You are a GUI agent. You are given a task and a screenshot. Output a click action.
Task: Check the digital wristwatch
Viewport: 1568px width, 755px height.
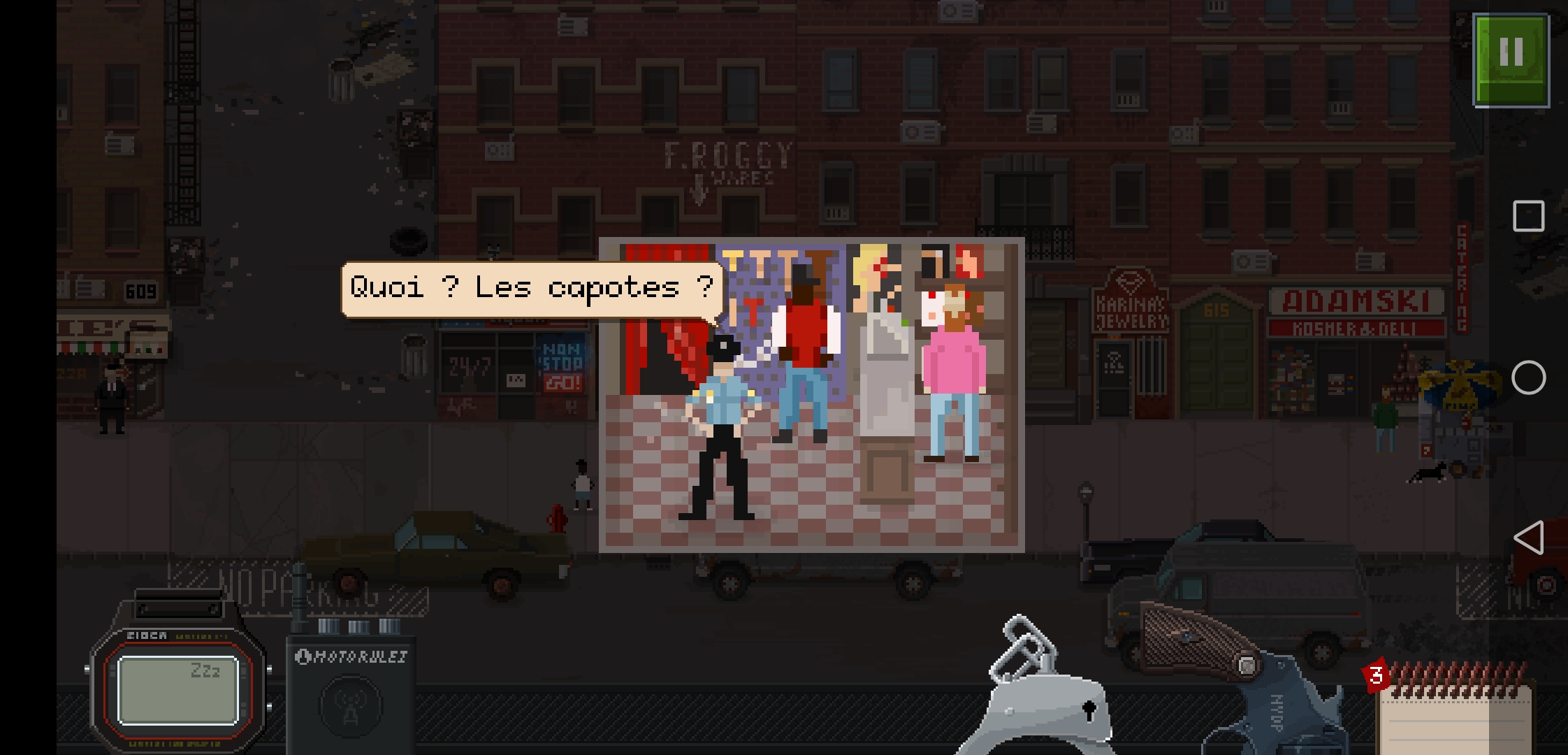point(178,689)
